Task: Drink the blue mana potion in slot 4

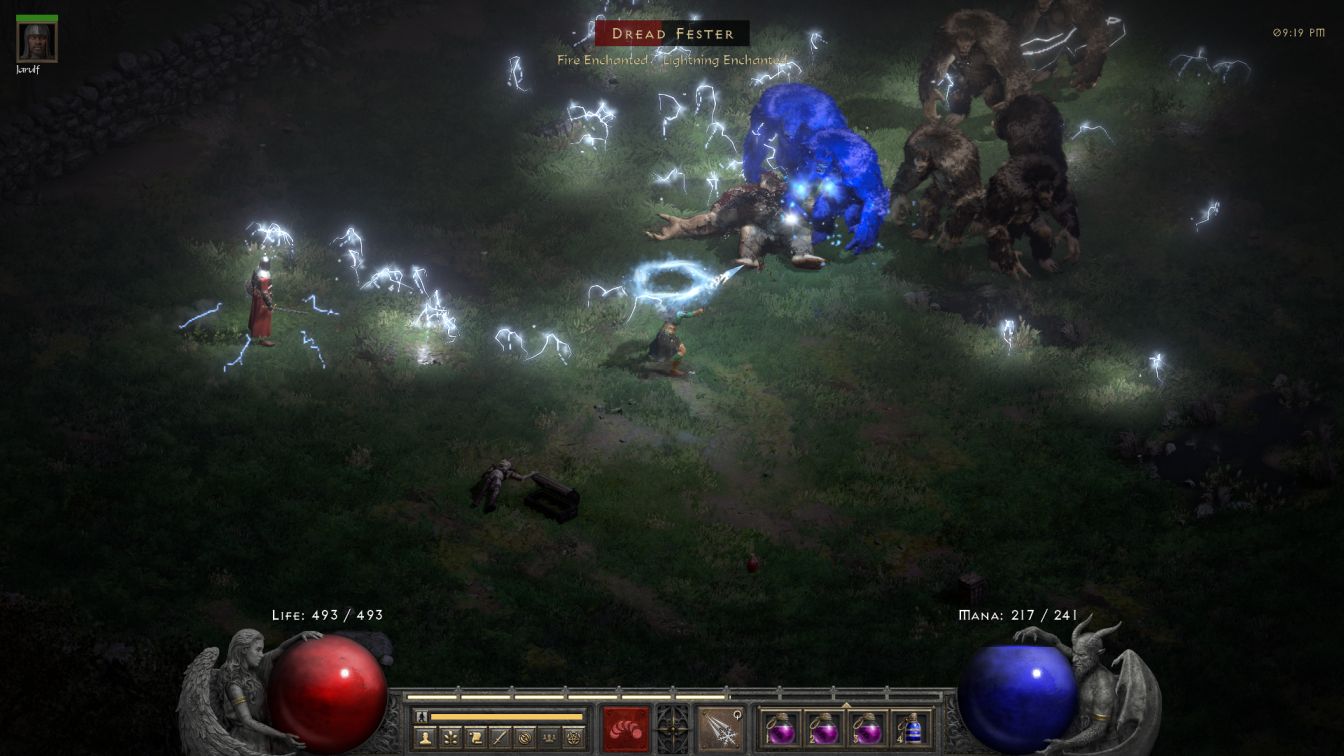Action: click(910, 728)
